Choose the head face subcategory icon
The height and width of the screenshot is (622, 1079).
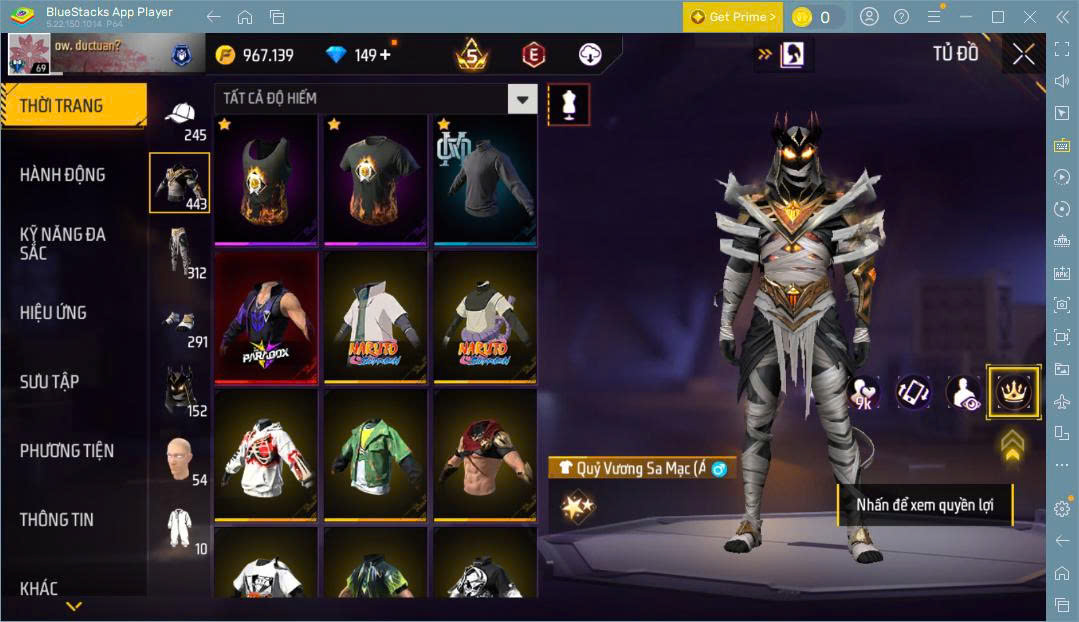click(179, 459)
